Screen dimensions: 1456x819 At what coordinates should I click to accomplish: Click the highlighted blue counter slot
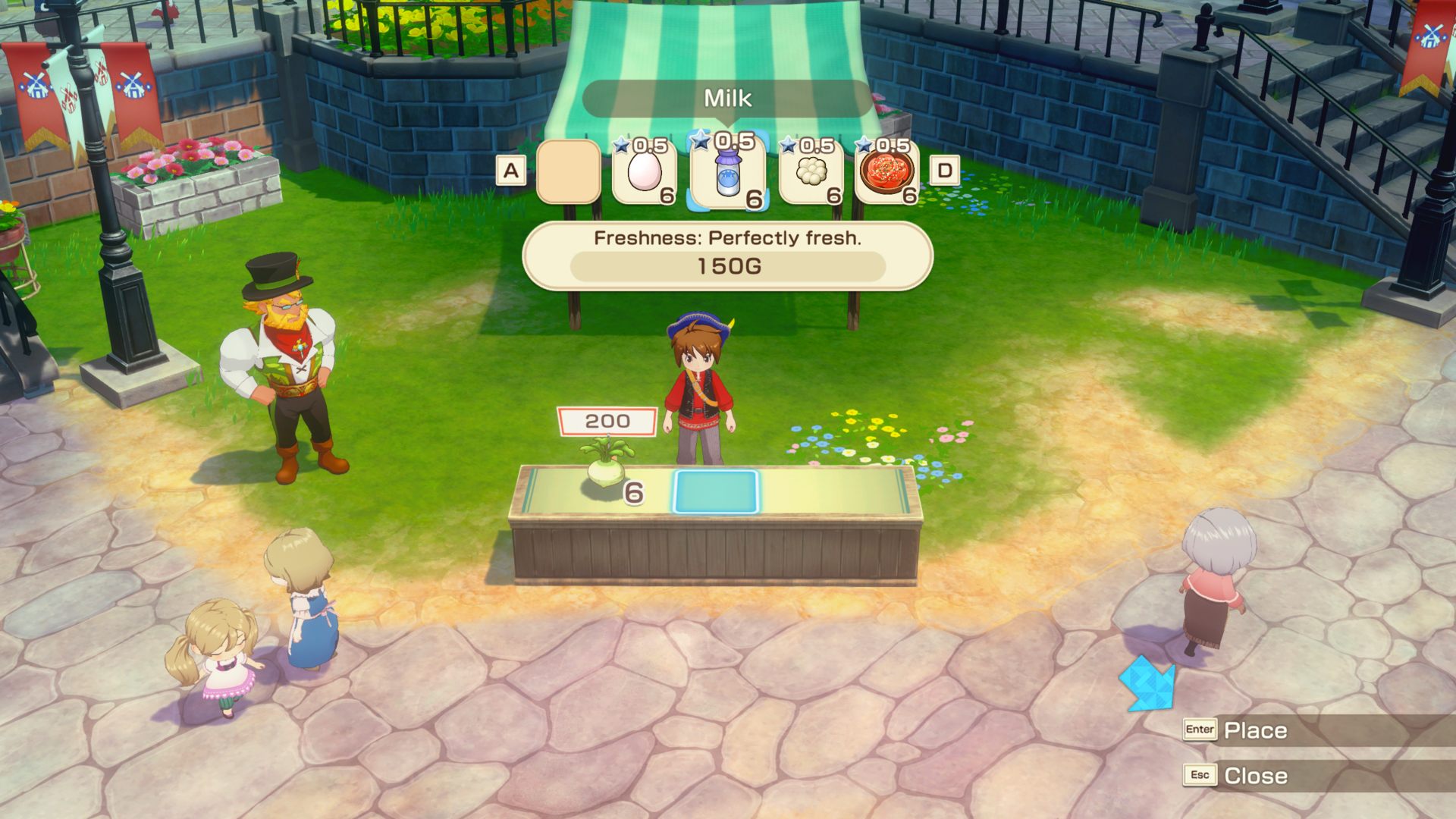[715, 491]
